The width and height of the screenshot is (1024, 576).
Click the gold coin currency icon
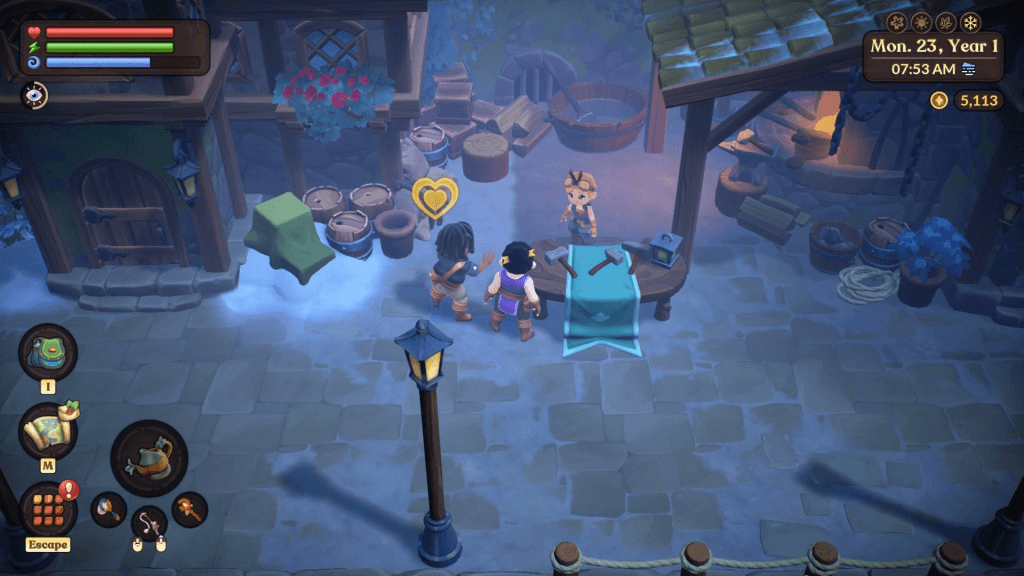coord(938,100)
